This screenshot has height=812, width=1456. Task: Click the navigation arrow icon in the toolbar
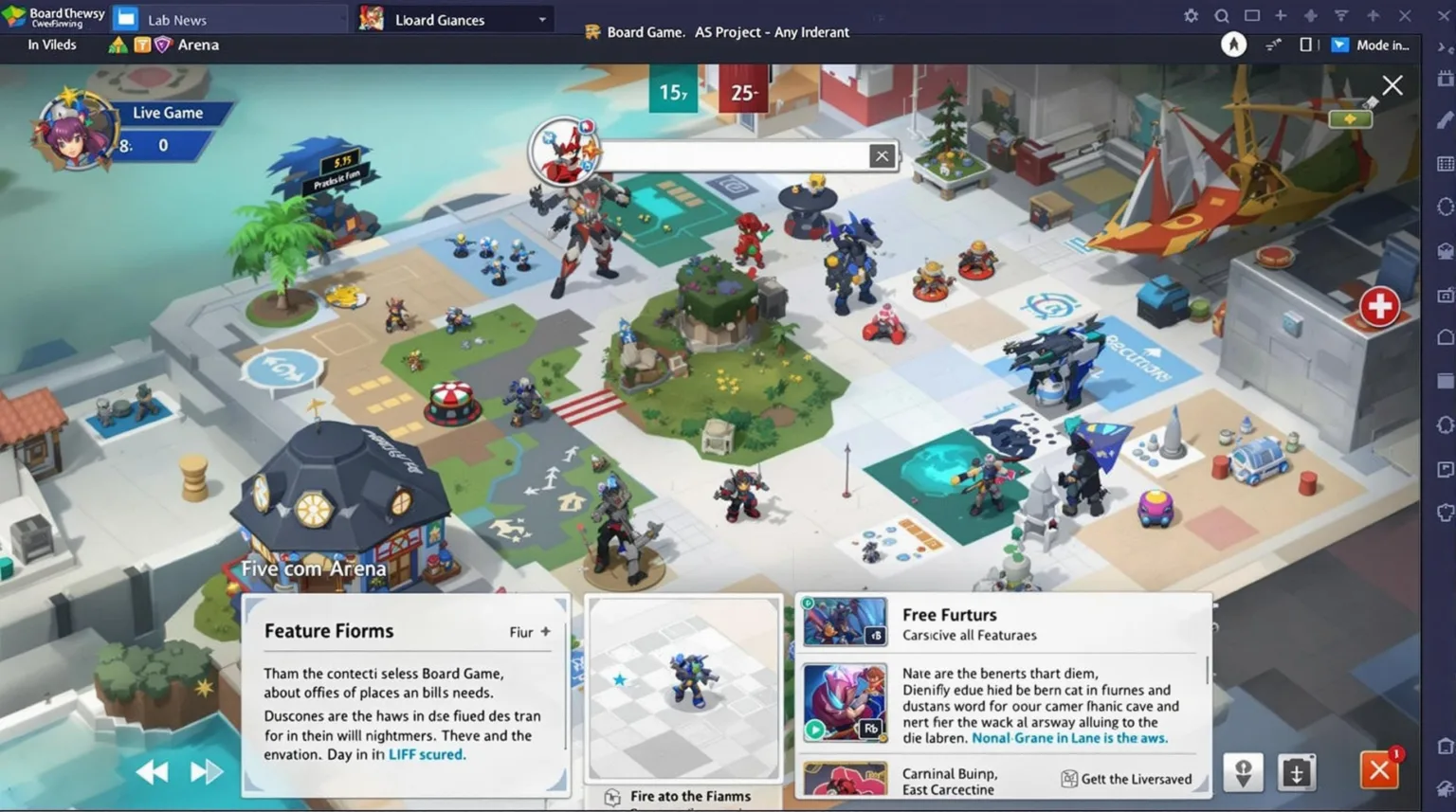tap(1233, 44)
